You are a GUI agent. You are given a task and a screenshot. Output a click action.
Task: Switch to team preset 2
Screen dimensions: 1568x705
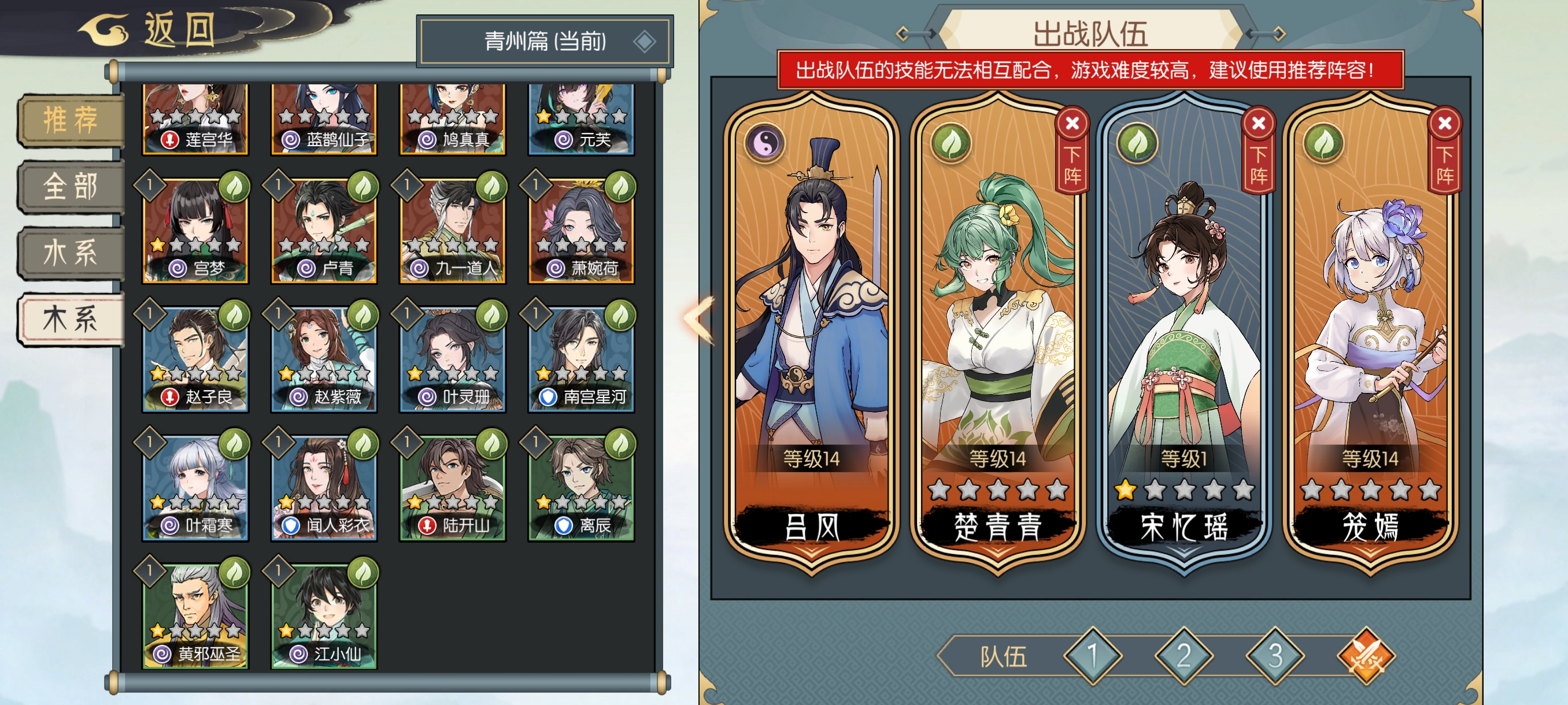1184,656
